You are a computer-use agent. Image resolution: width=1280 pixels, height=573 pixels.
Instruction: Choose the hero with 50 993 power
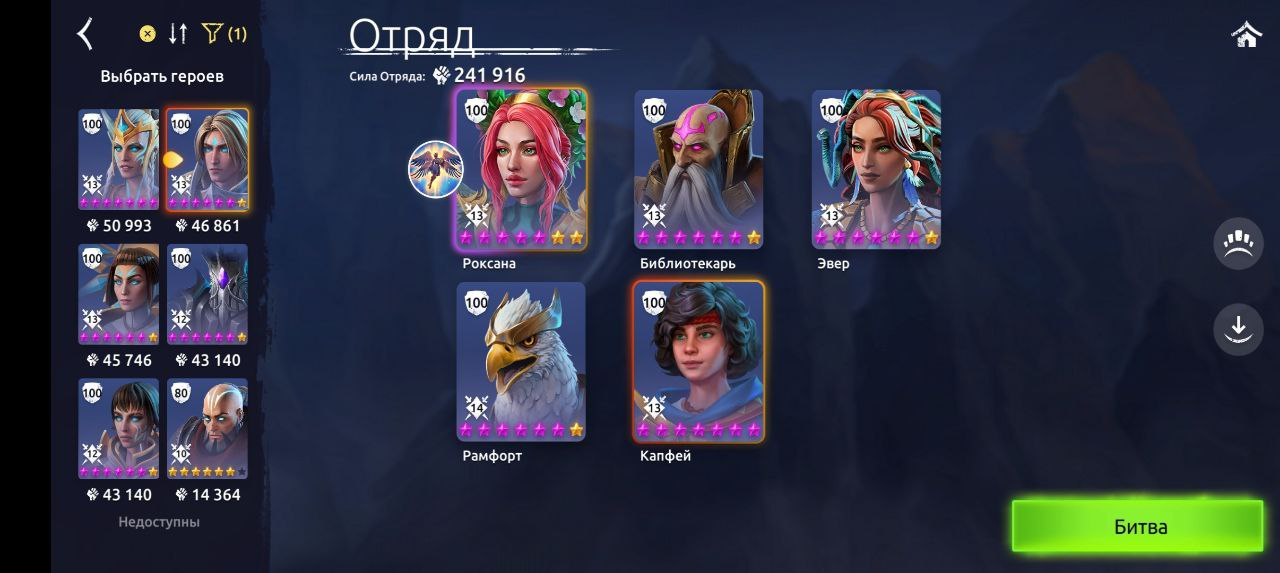pyautogui.click(x=119, y=159)
